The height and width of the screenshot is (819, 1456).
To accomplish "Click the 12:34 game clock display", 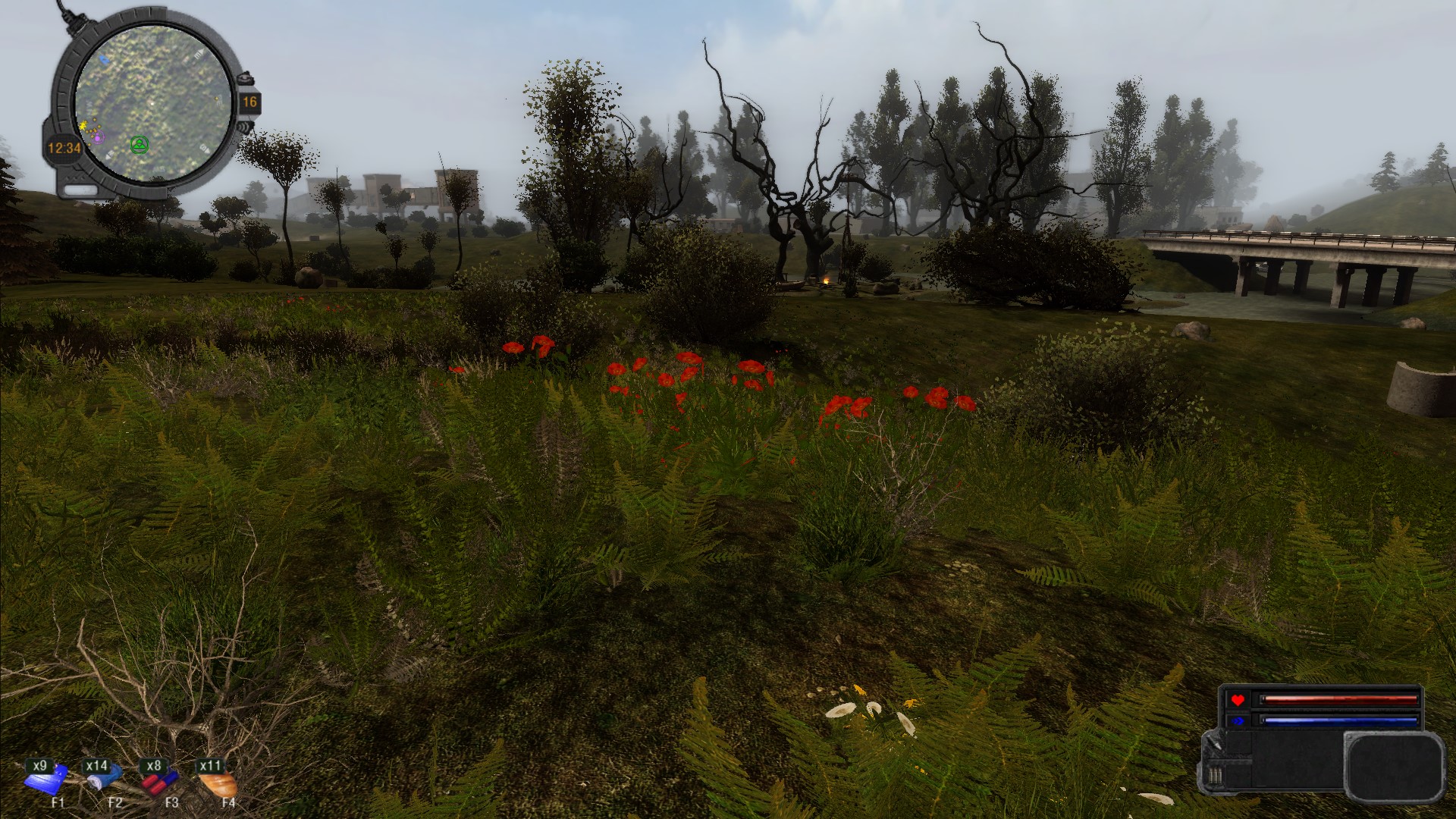I will [x=64, y=146].
